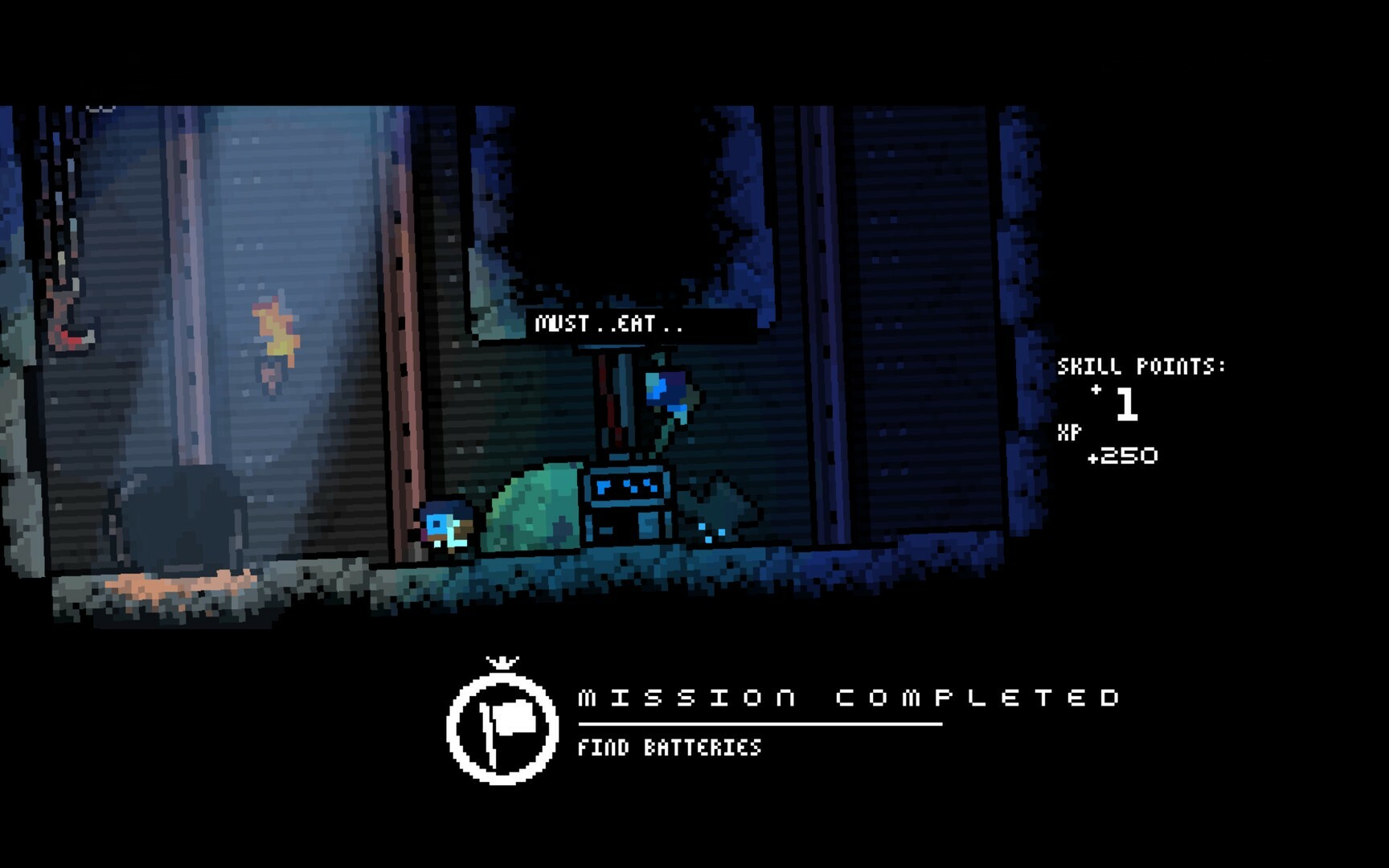Click the dark cauldron on the lower-left platform

185,518
